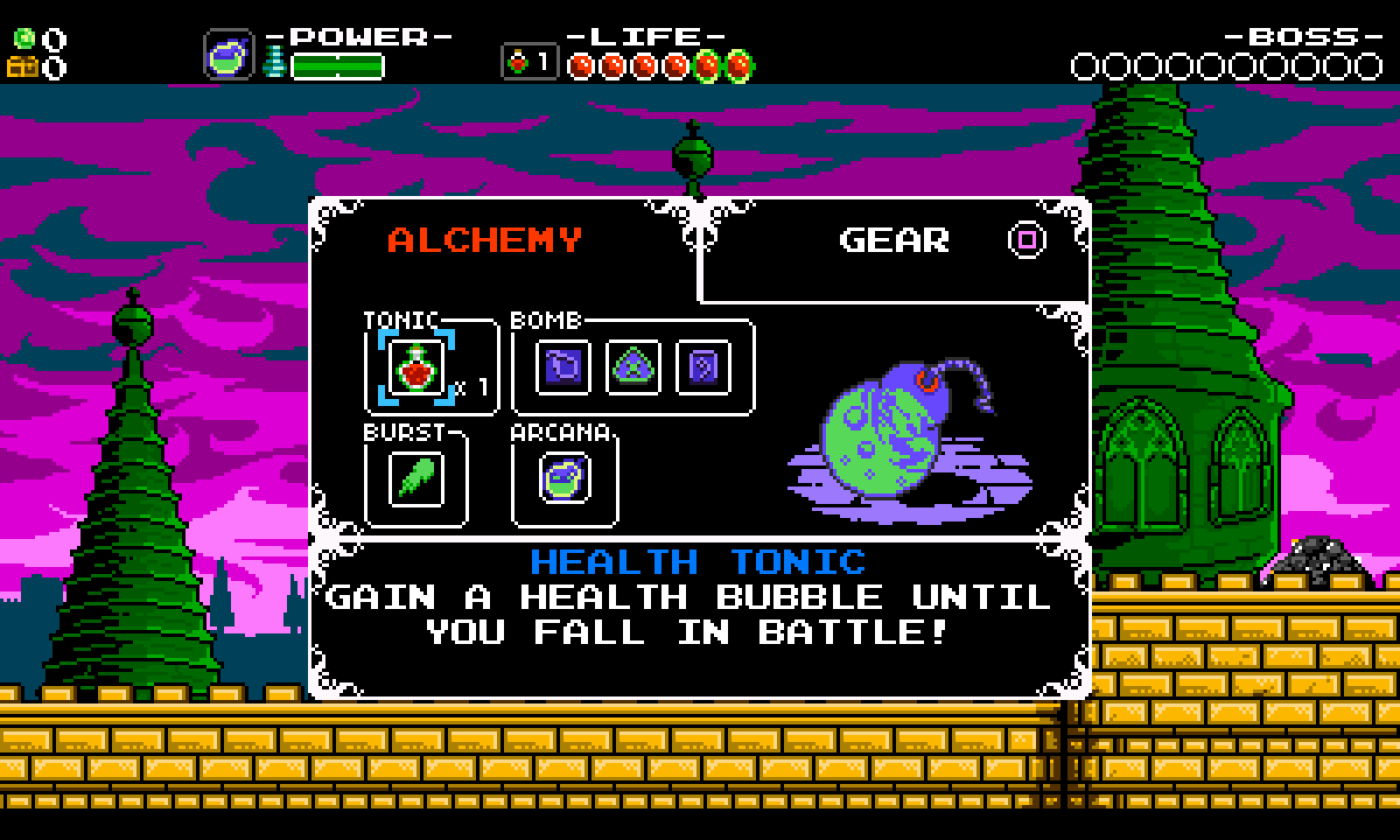Select the red Health Tonic slot

(416, 367)
